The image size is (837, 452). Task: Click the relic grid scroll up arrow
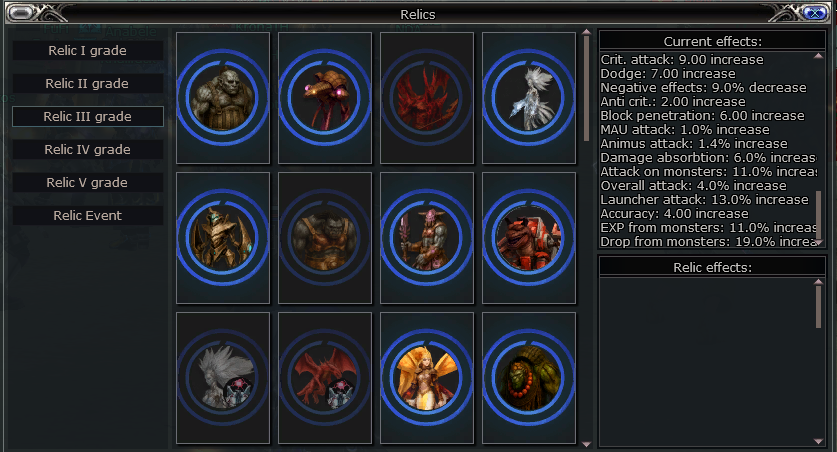[586, 34]
